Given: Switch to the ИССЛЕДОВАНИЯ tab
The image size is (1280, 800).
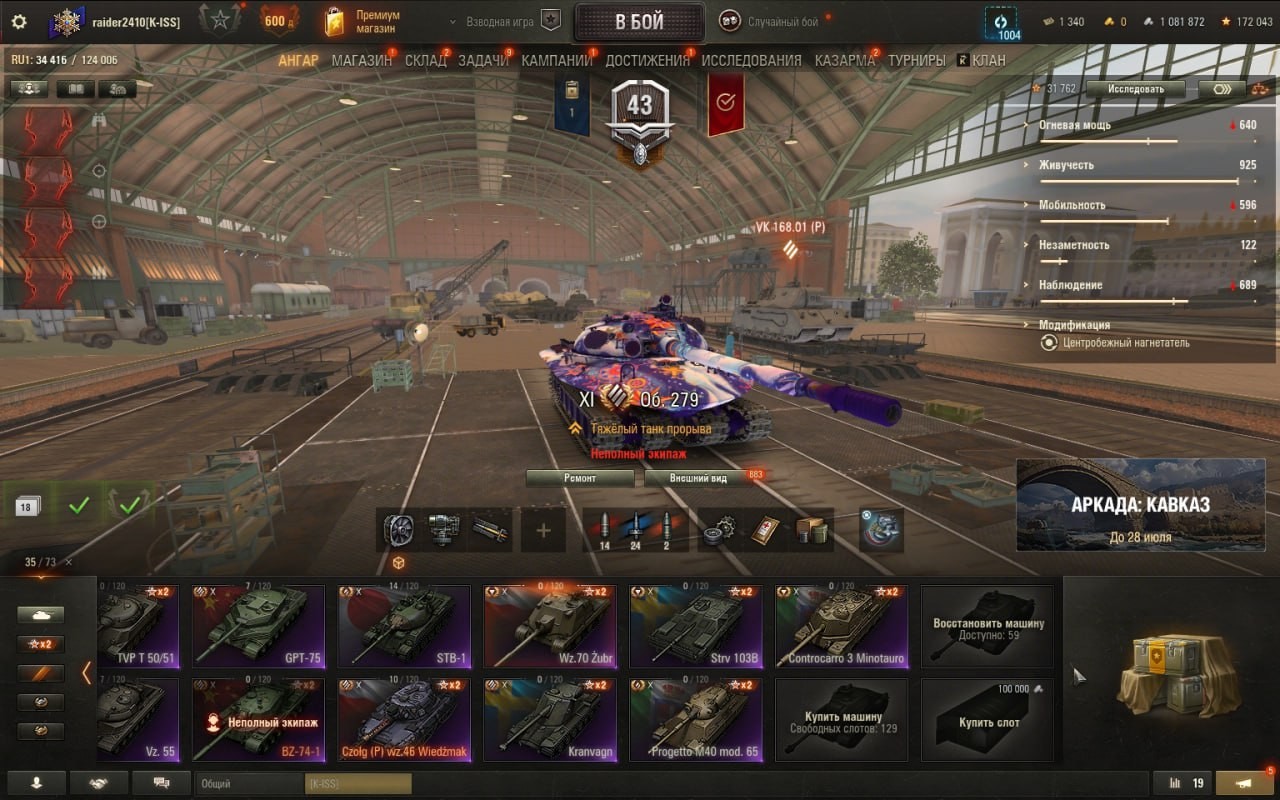Looking at the screenshot, I should click(x=751, y=60).
